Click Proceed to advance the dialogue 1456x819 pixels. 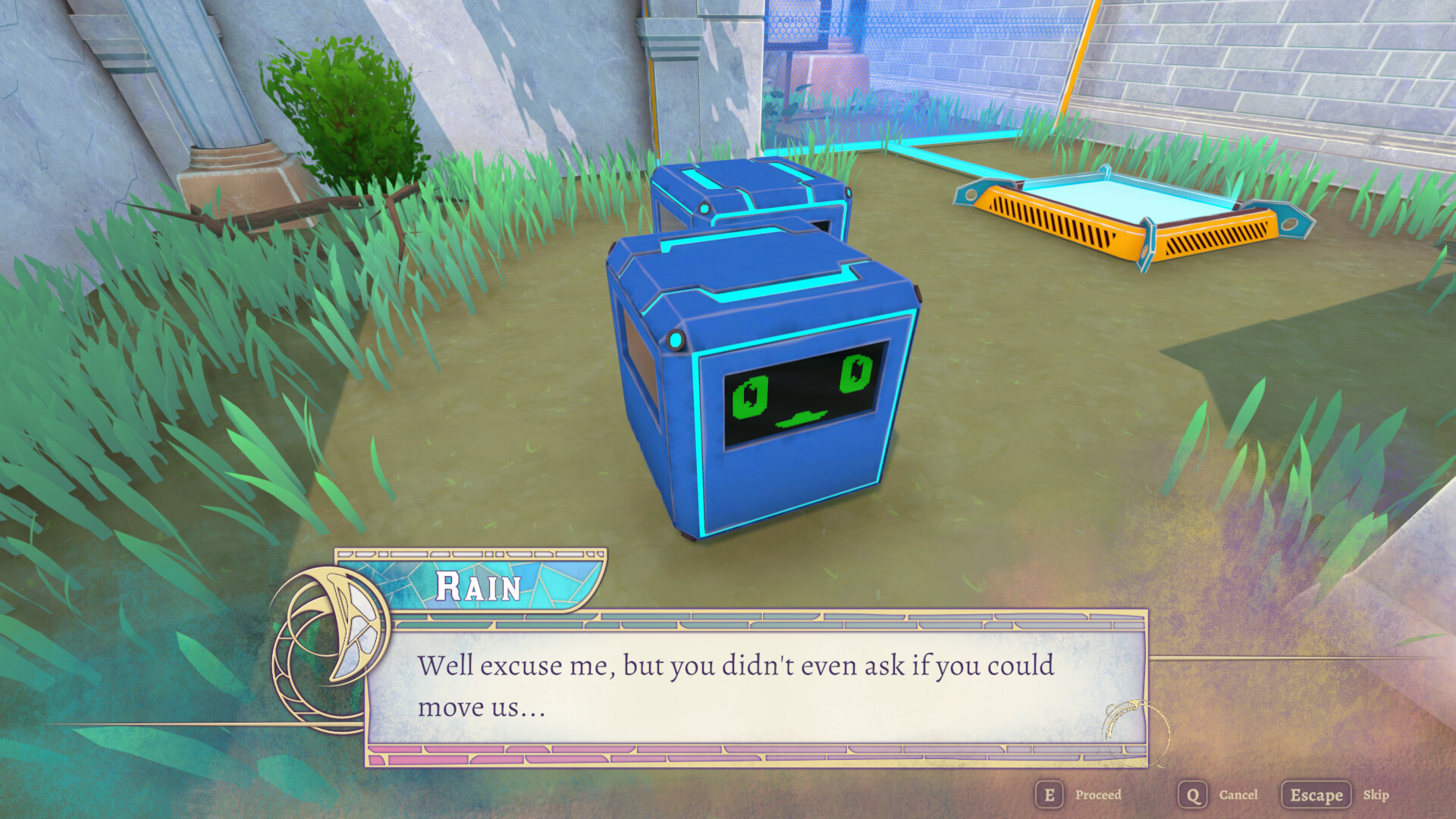(x=1099, y=795)
